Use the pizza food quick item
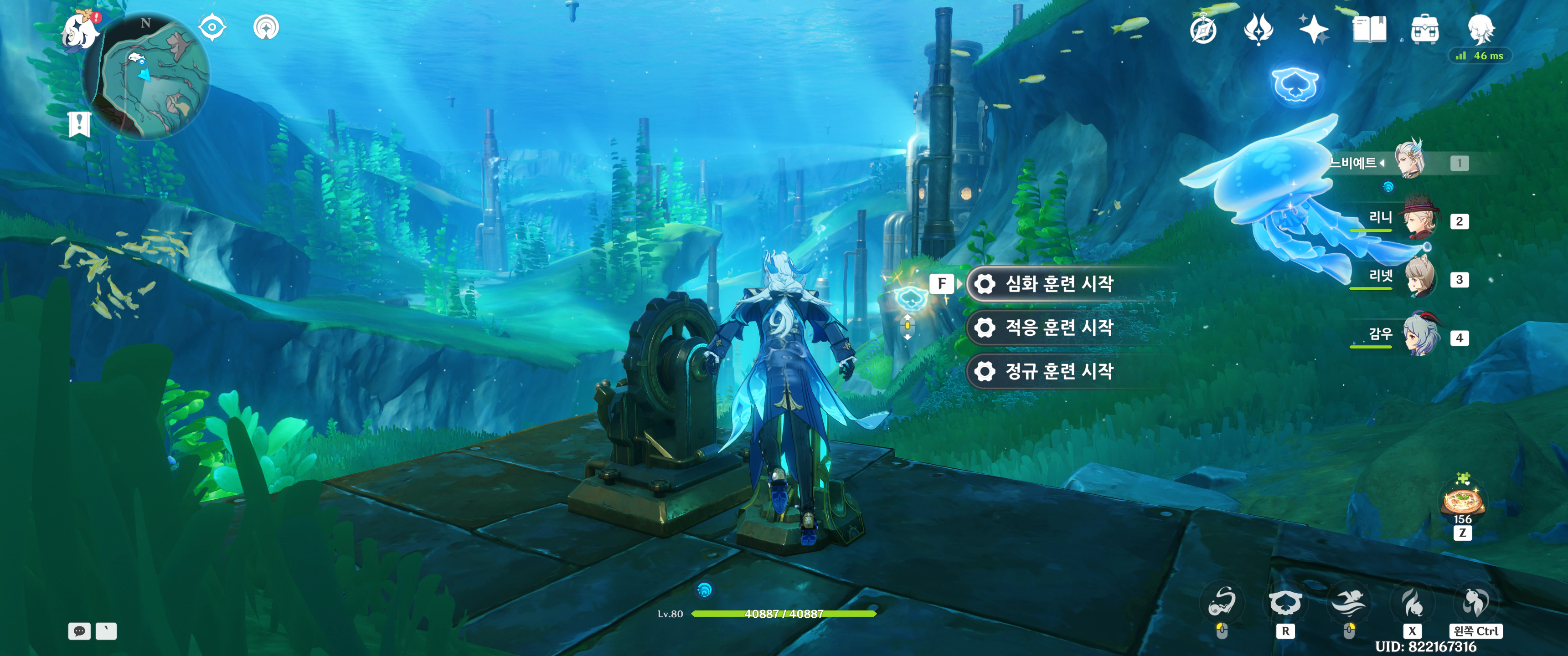The height and width of the screenshot is (656, 1568). 1462,502
